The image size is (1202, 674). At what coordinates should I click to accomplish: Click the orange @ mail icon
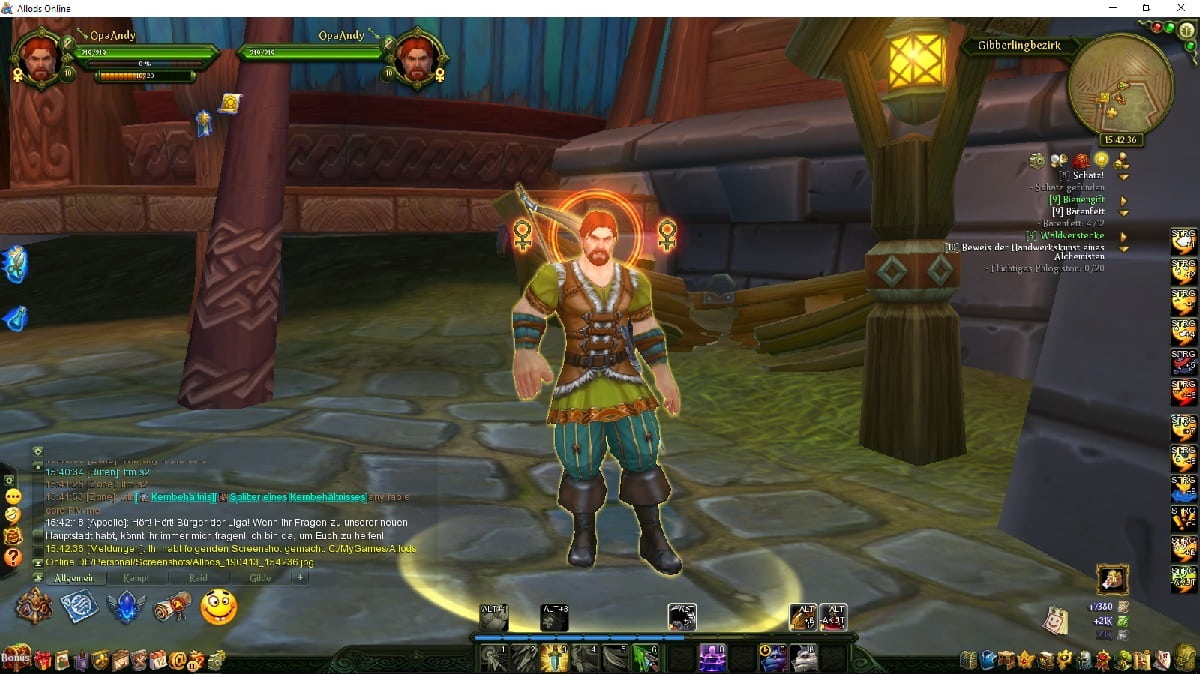coord(179,660)
